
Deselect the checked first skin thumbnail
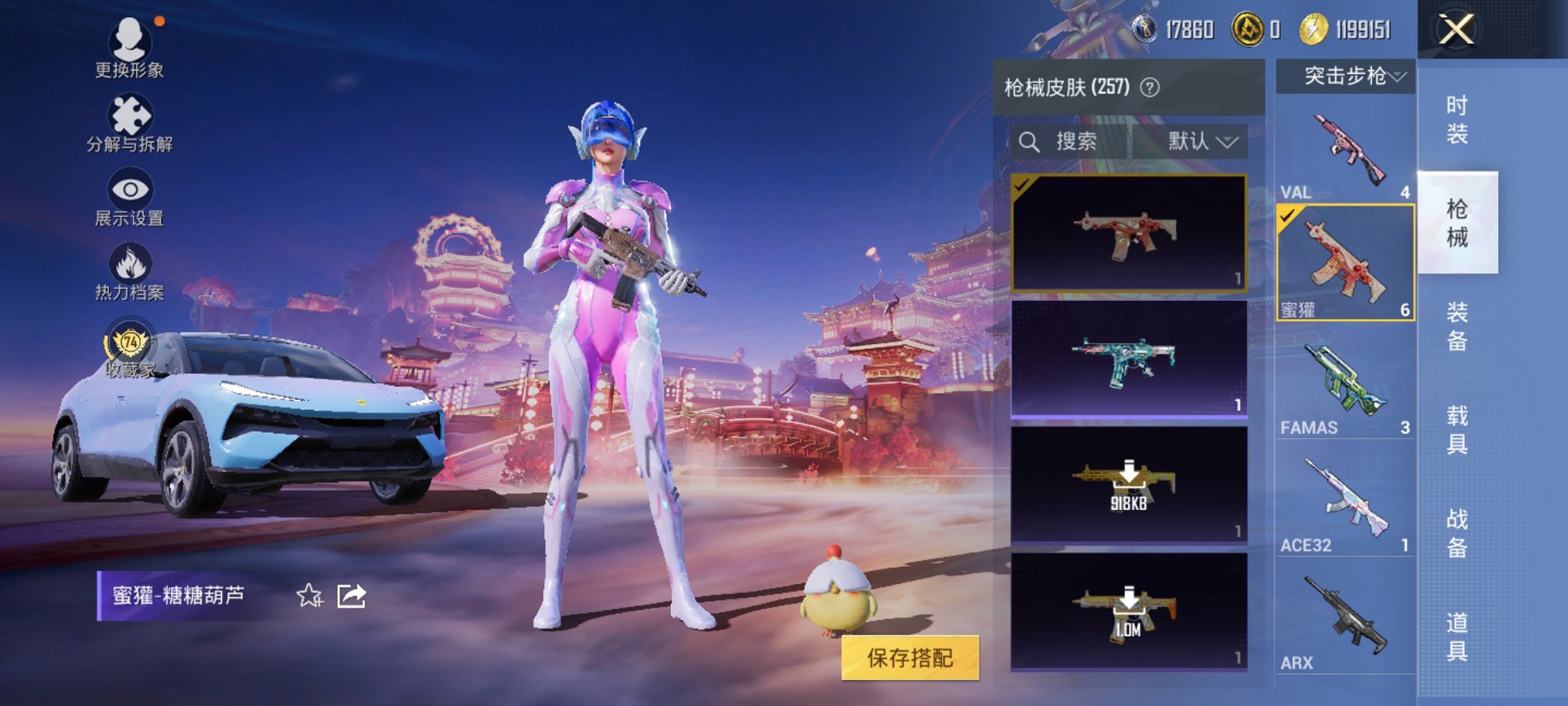pos(1022,185)
